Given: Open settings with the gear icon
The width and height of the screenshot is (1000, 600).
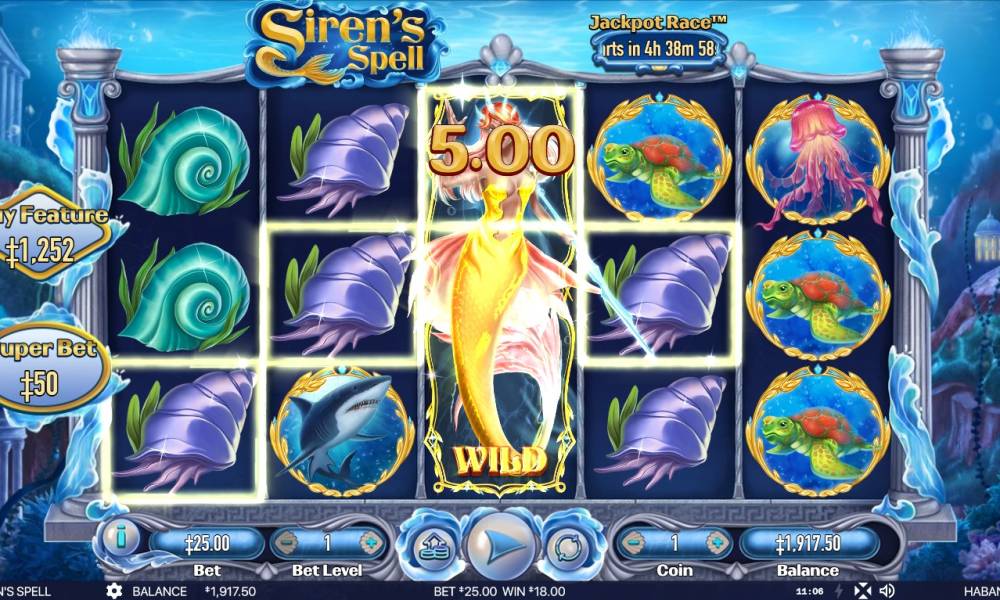Looking at the screenshot, I should click(114, 591).
